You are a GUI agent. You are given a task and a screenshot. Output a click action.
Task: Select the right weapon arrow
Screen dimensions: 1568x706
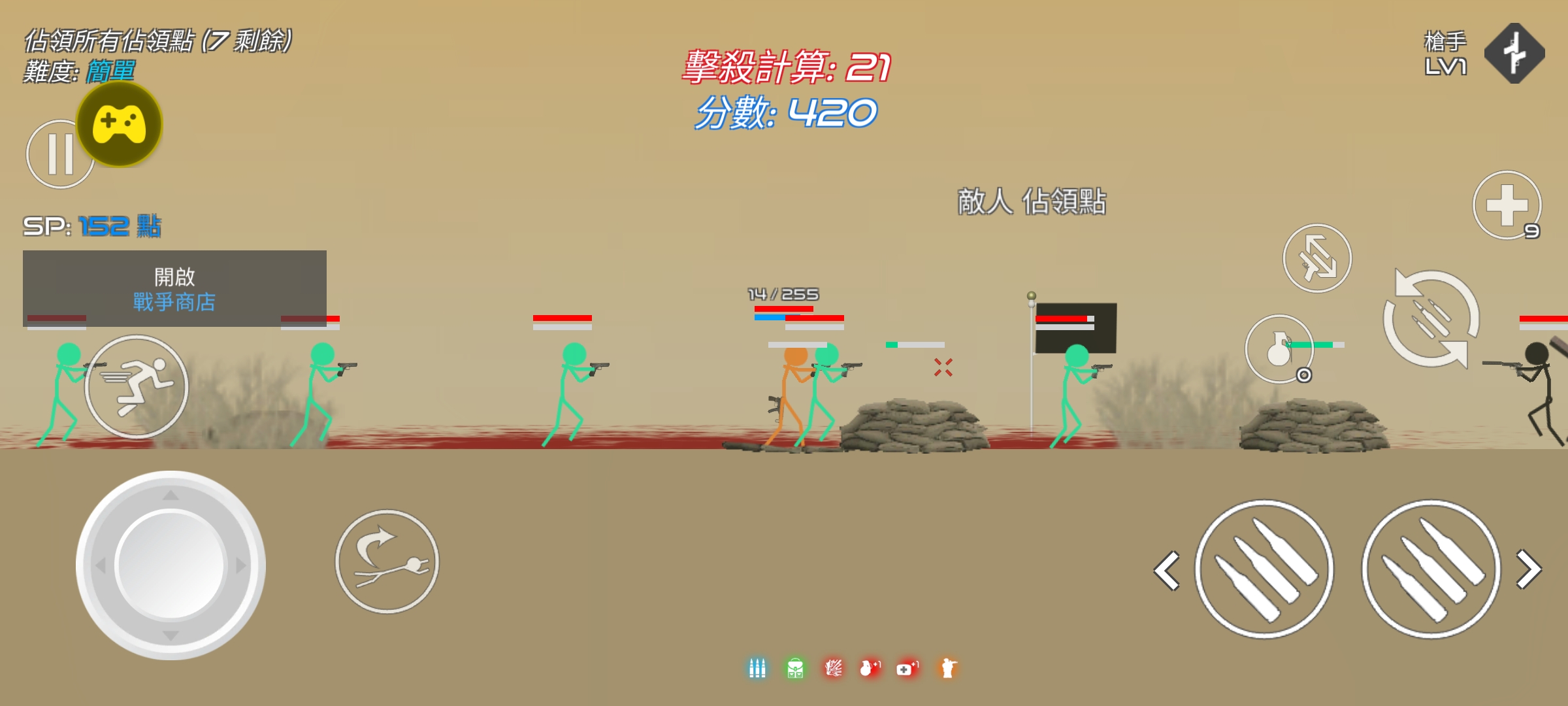1529,569
